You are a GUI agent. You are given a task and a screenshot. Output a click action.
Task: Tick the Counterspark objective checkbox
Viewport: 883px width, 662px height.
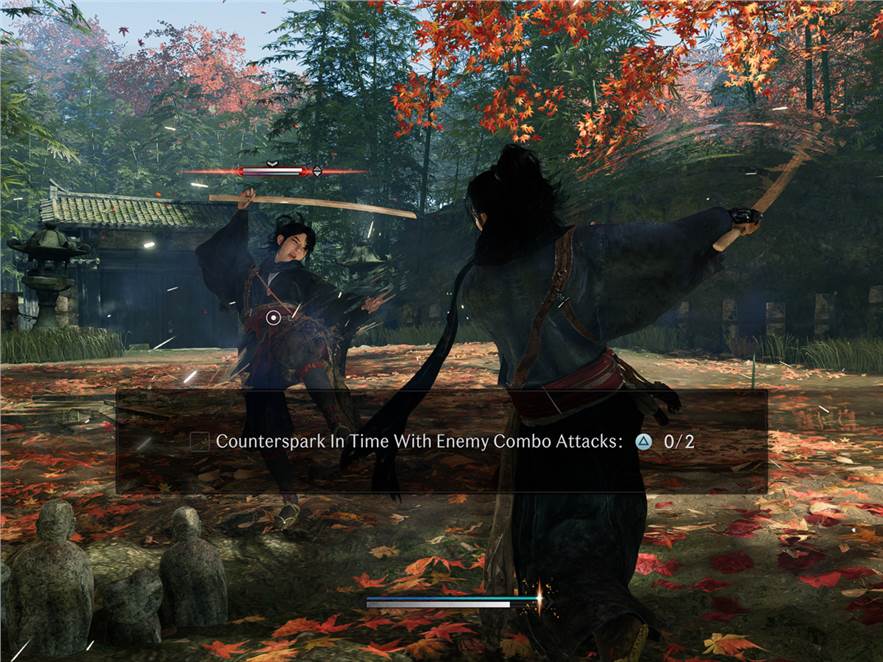[200, 441]
